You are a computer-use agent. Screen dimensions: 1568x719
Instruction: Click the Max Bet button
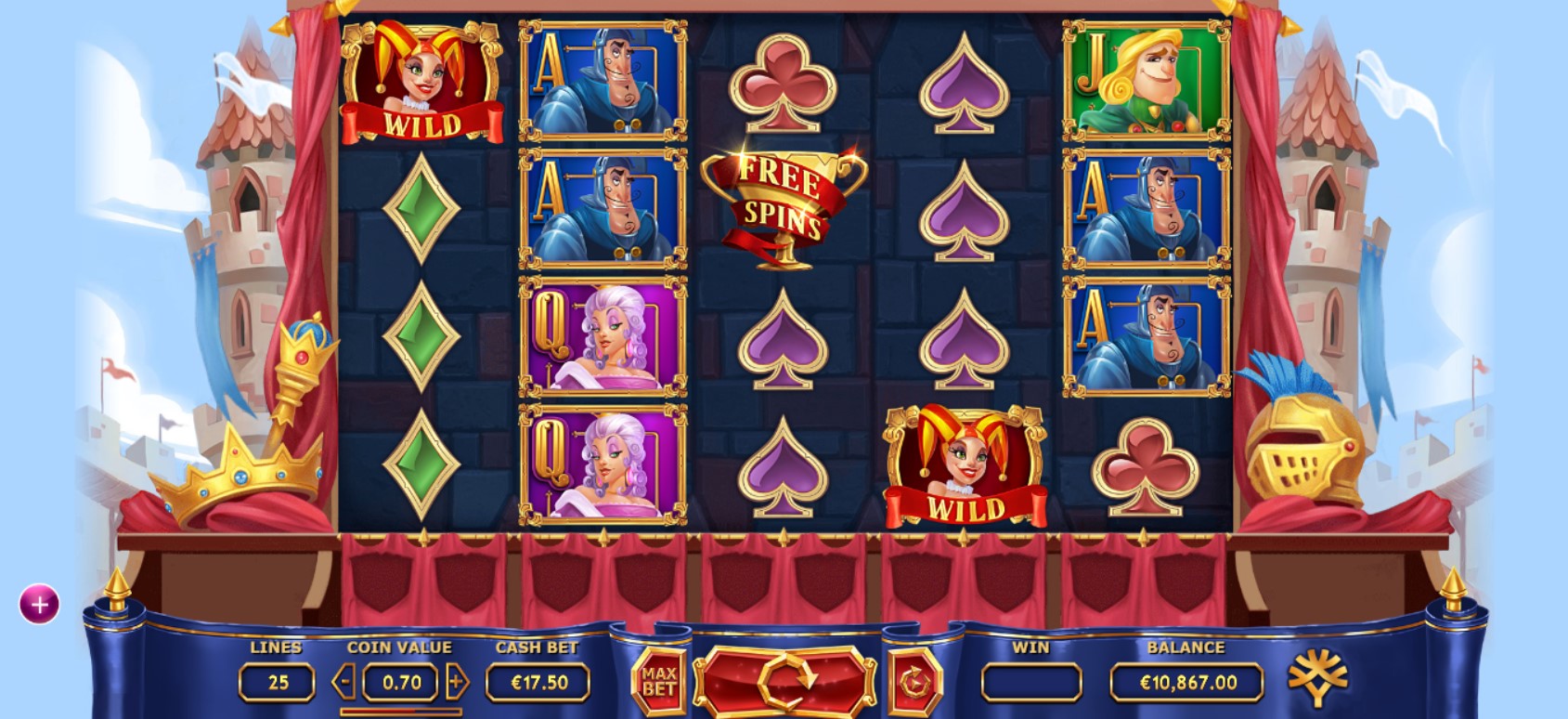[658, 682]
